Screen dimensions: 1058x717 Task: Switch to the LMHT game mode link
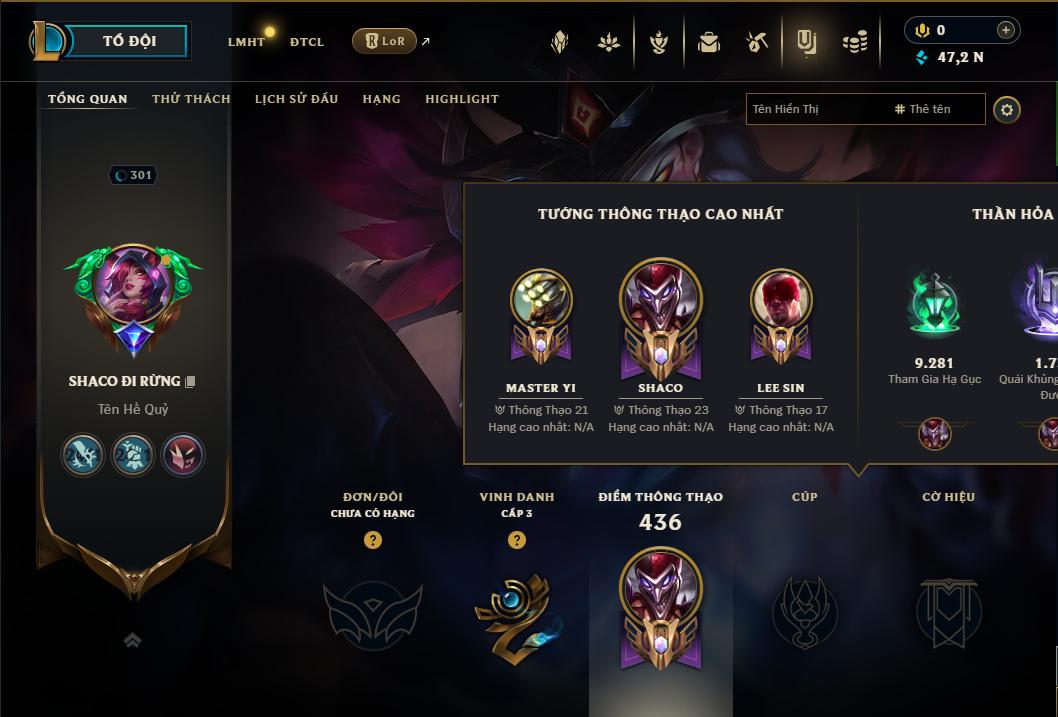pyautogui.click(x=246, y=42)
